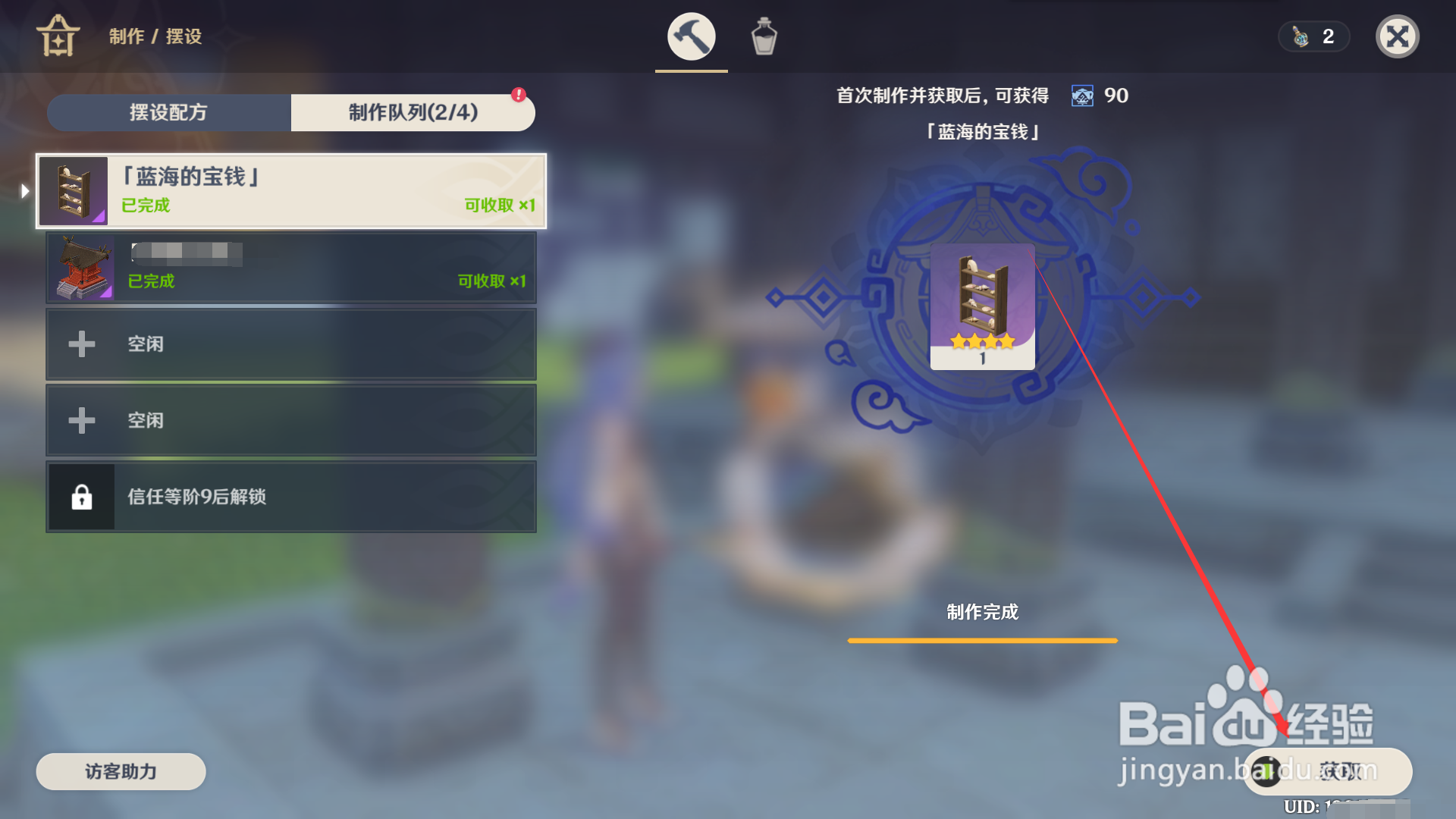1456x819 pixels.
Task: Click the 制作完成 progress bar
Action: coord(982,641)
